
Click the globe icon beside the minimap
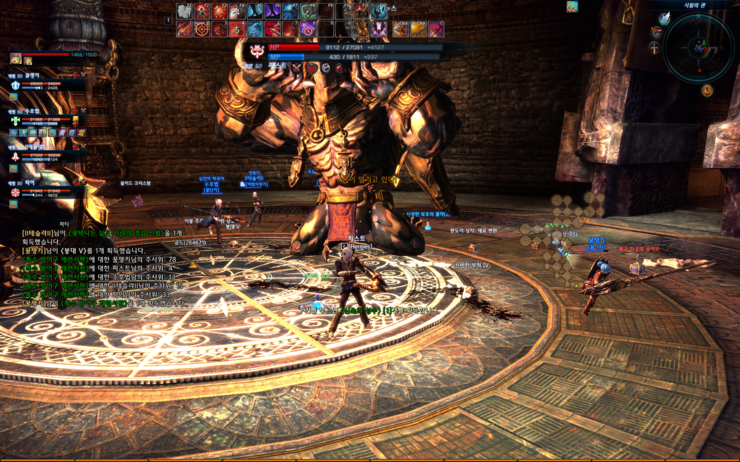click(x=664, y=19)
